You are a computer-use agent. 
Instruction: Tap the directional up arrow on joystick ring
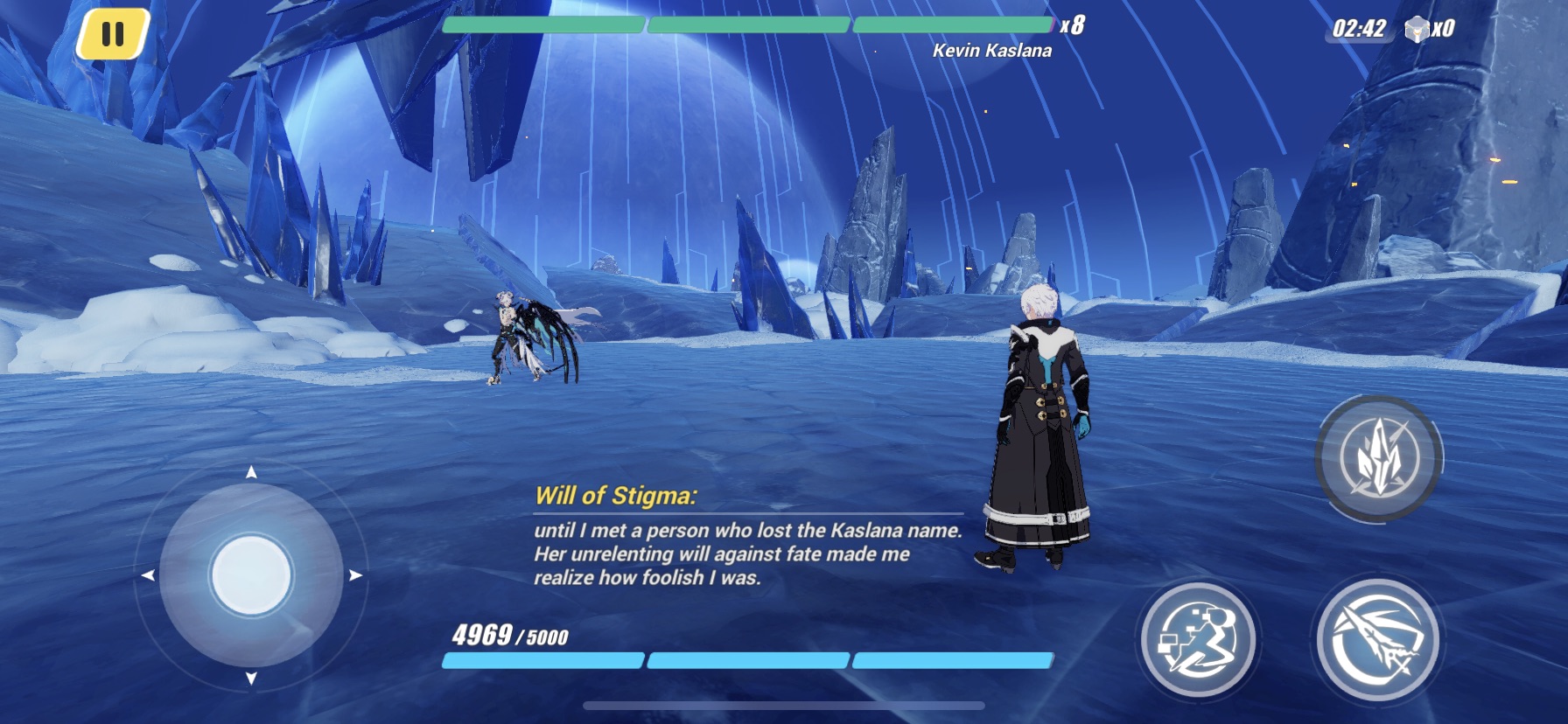click(x=254, y=474)
